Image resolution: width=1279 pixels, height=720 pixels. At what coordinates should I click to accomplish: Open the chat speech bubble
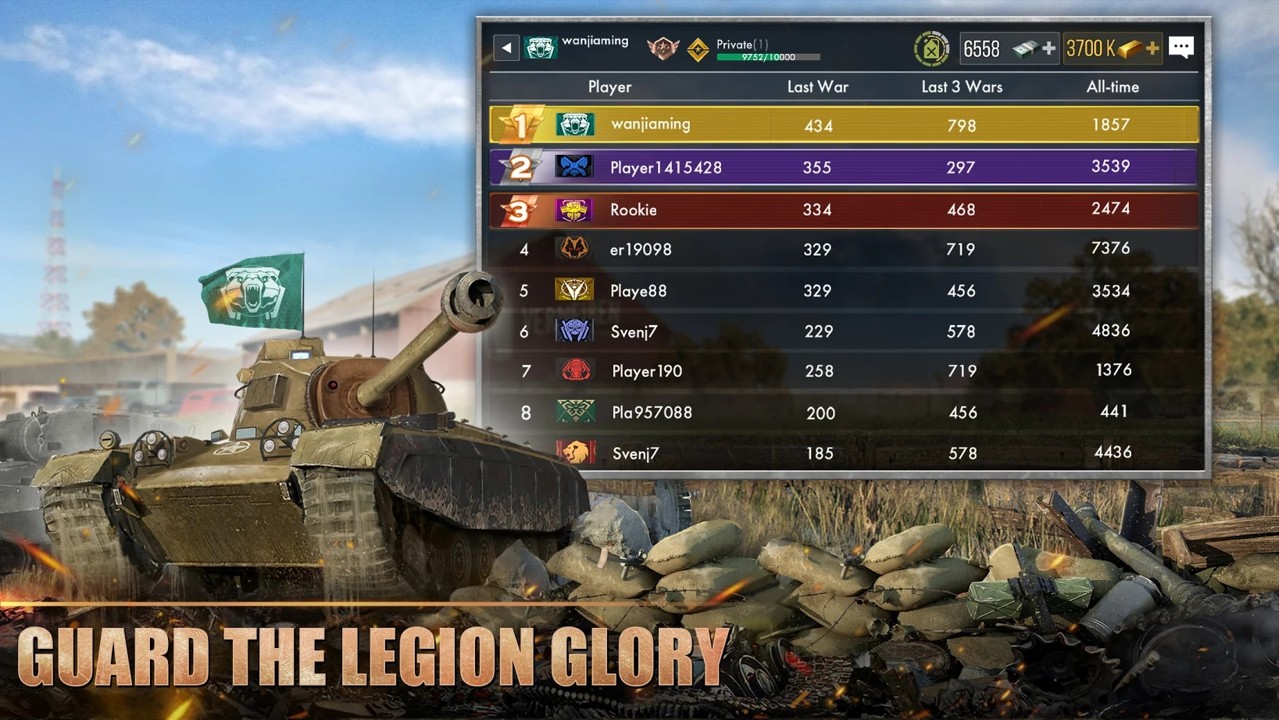[1181, 48]
